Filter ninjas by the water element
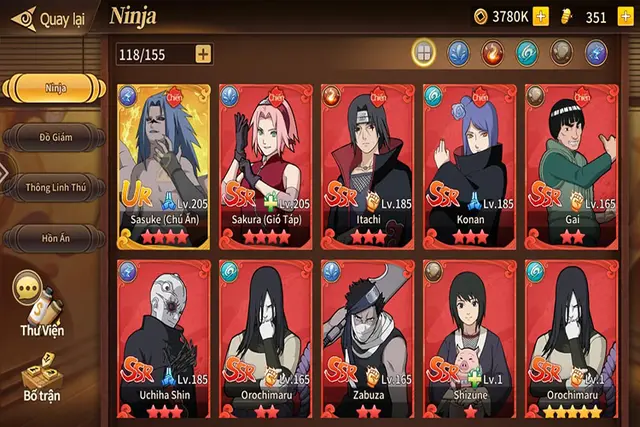 458,53
